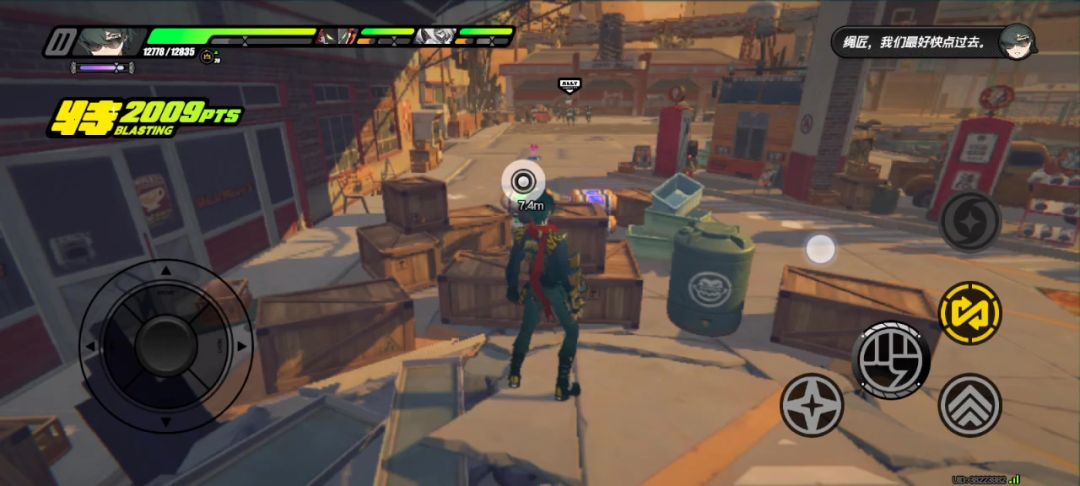Image resolution: width=1080 pixels, height=486 pixels.
Task: Trigger the dark swirl ultimate ability button
Action: pos(970,221)
